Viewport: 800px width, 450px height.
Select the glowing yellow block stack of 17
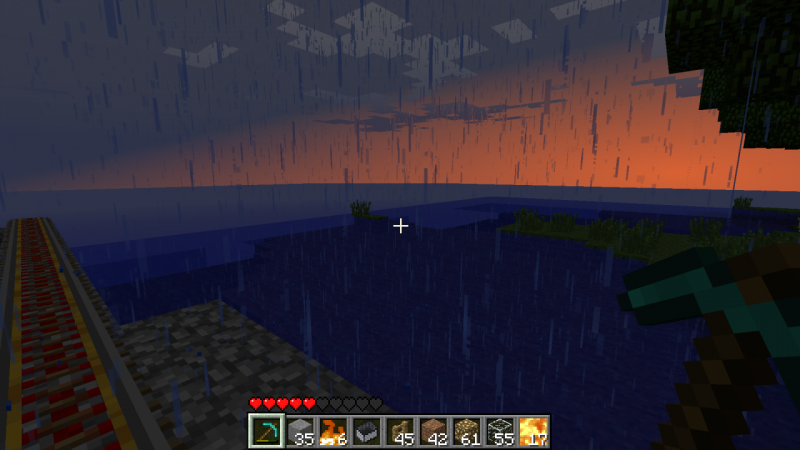533,432
